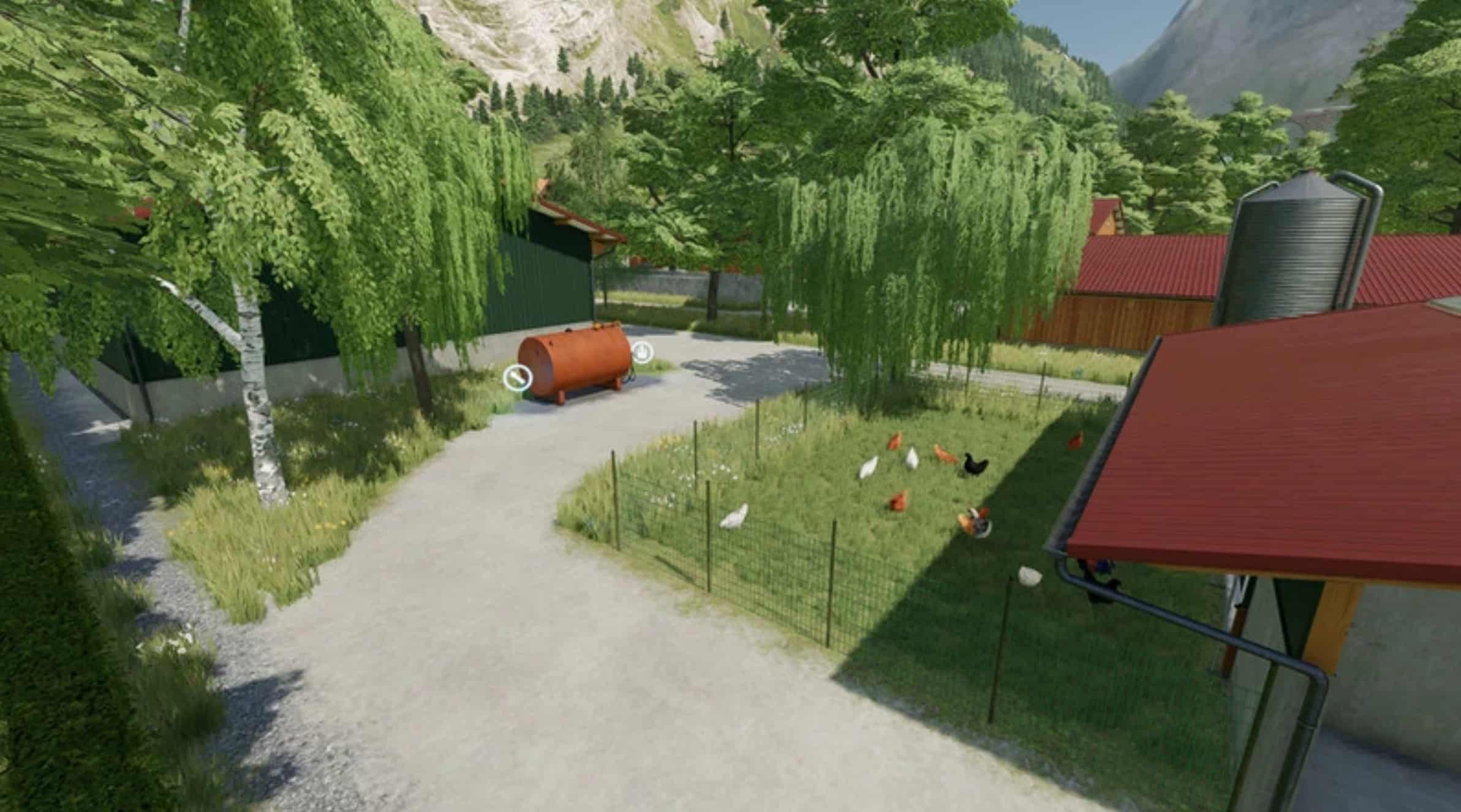Click the circular diagonal-bar marker beside the tank
Viewport: 1461px width, 812px height.
click(515, 378)
